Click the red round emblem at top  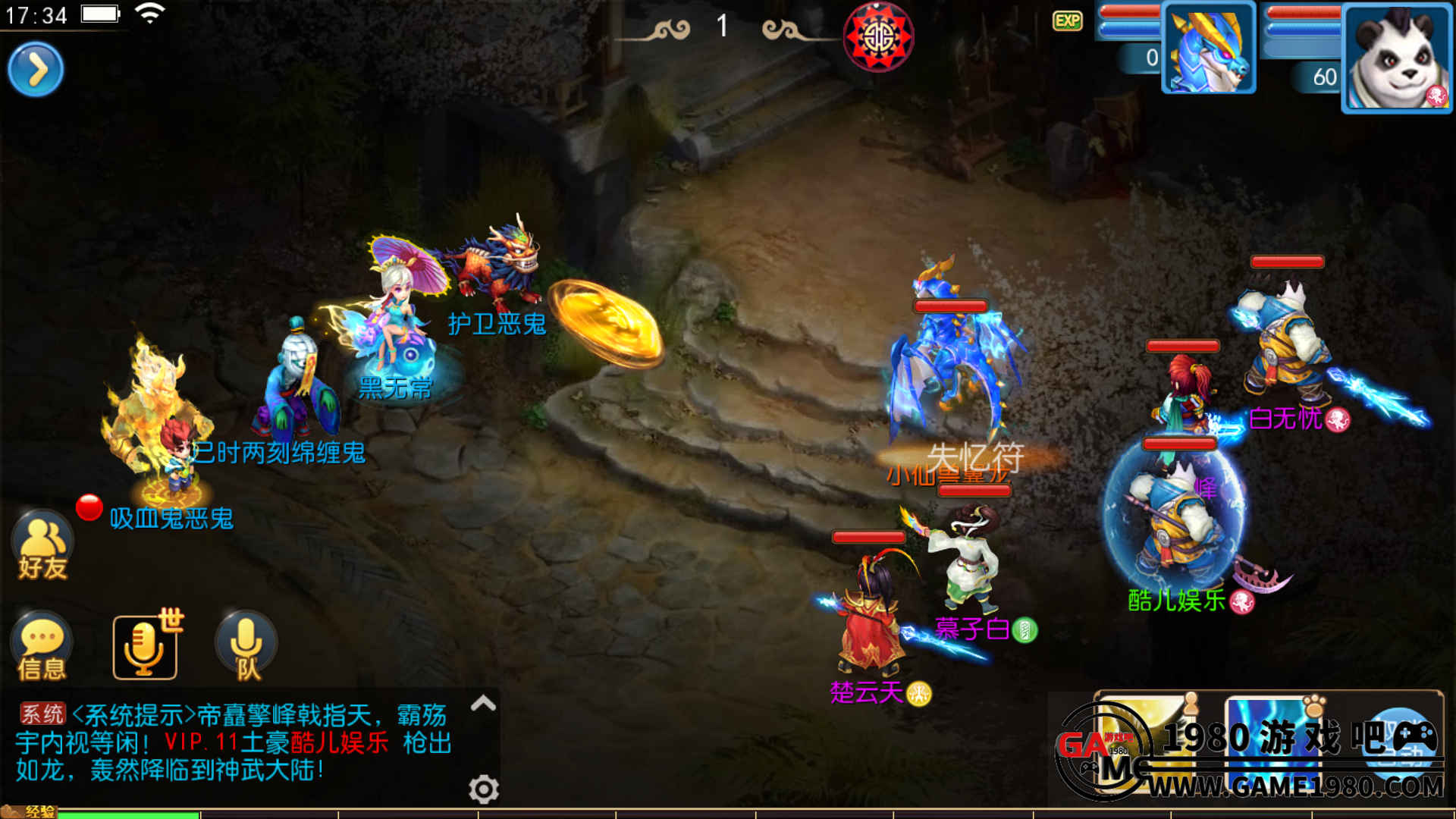pos(878,36)
